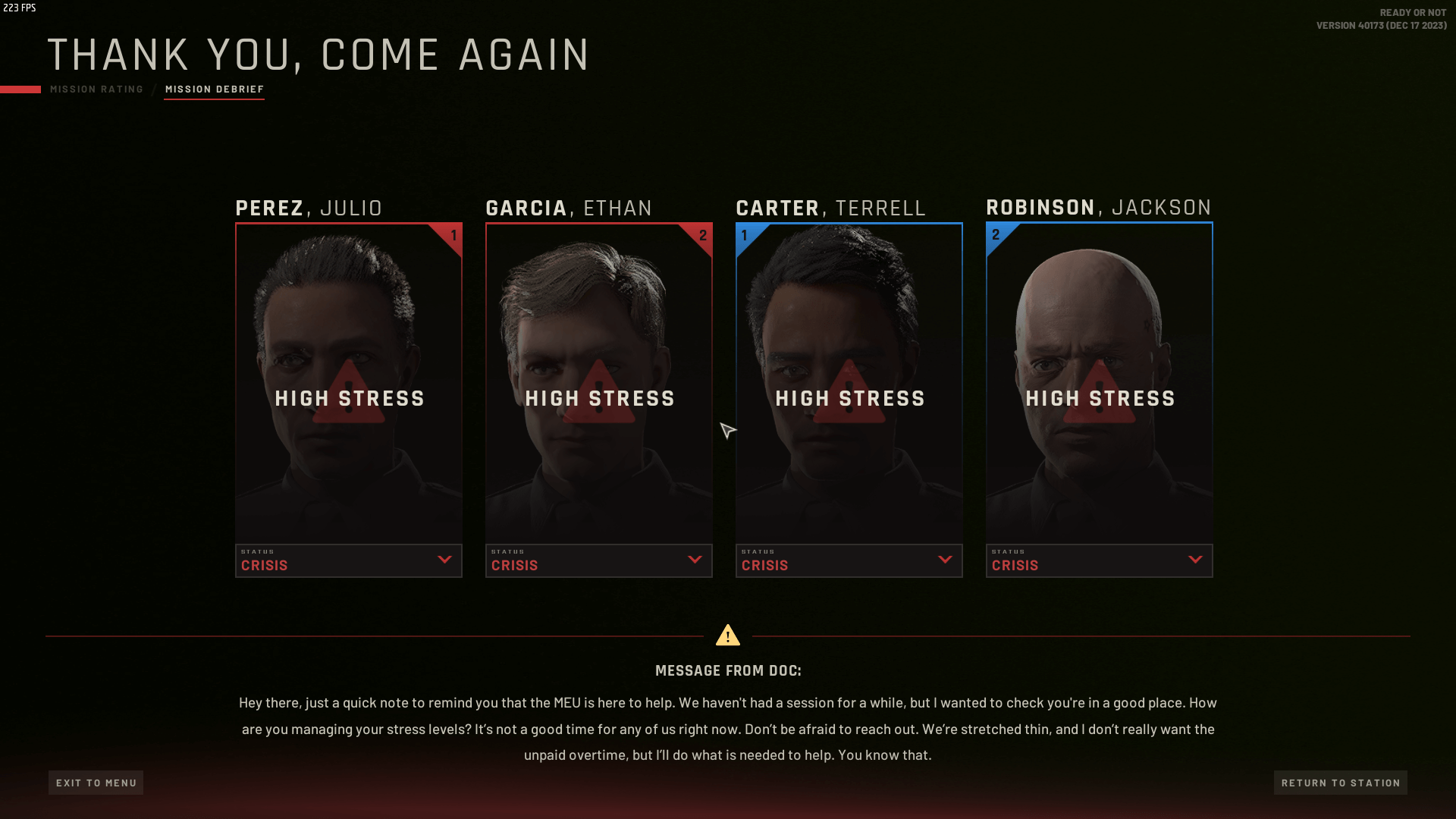Open Garcia's Crisis status dropdown
Image resolution: width=1456 pixels, height=819 pixels.
(x=599, y=560)
